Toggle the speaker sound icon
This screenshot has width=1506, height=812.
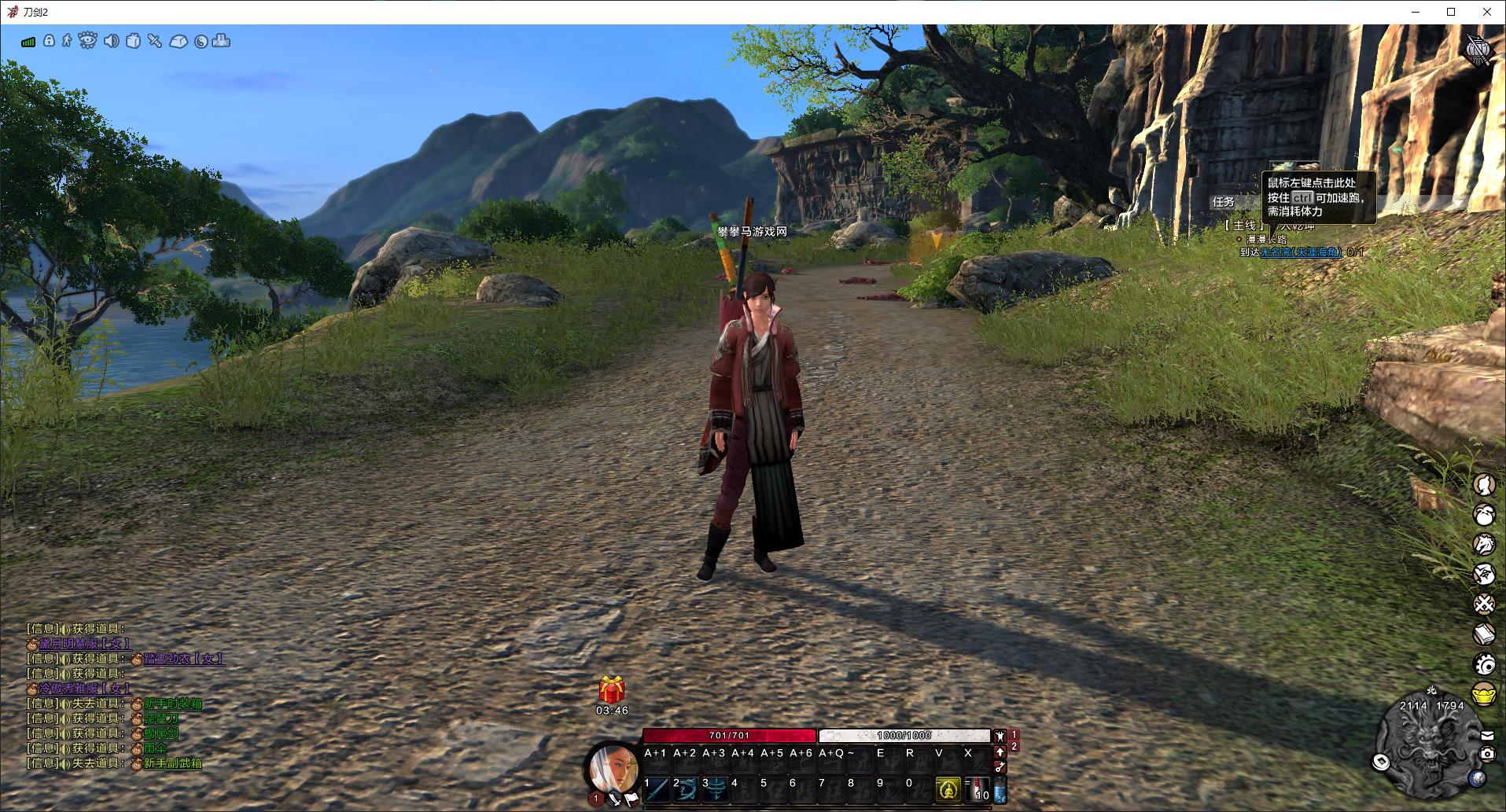tap(111, 41)
